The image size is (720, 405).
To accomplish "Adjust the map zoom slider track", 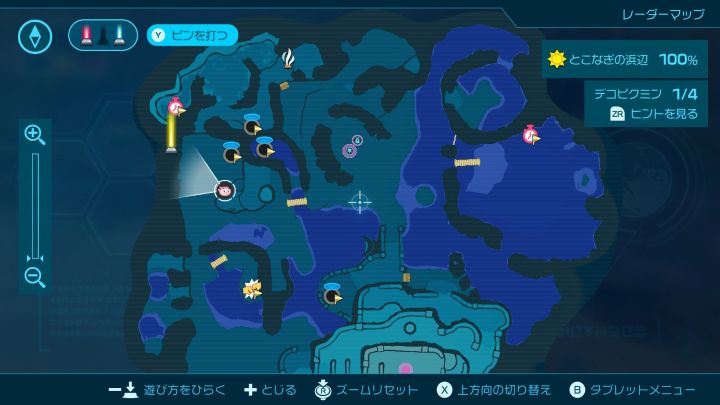I will pos(34,205).
